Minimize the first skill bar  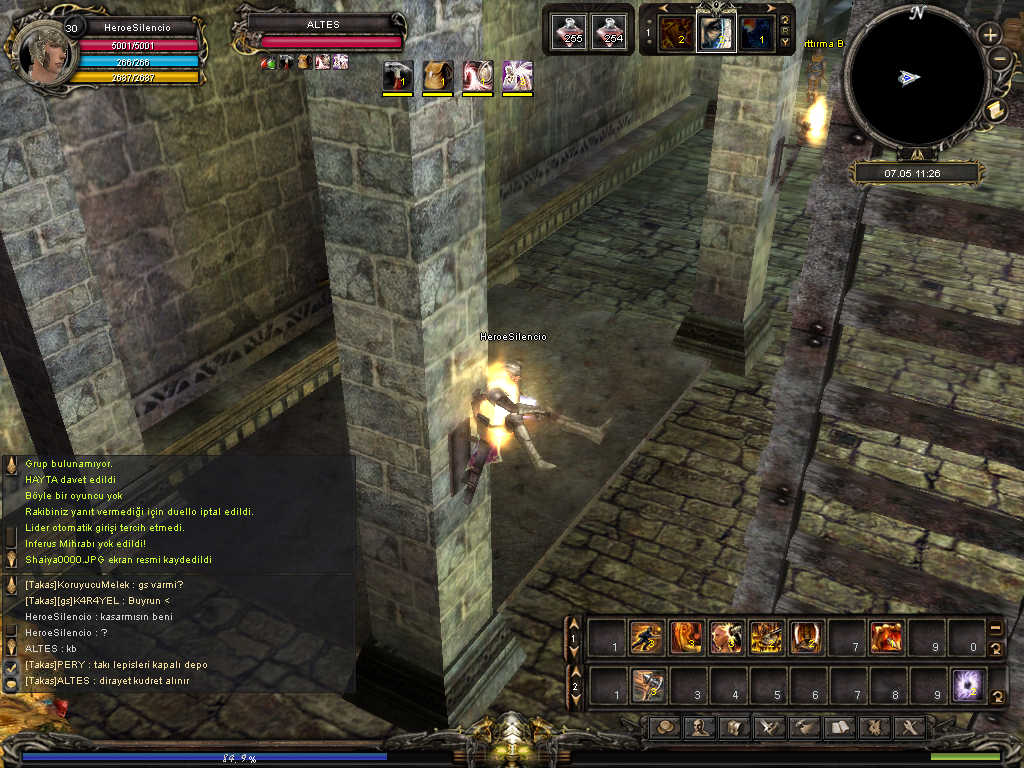pos(996,628)
